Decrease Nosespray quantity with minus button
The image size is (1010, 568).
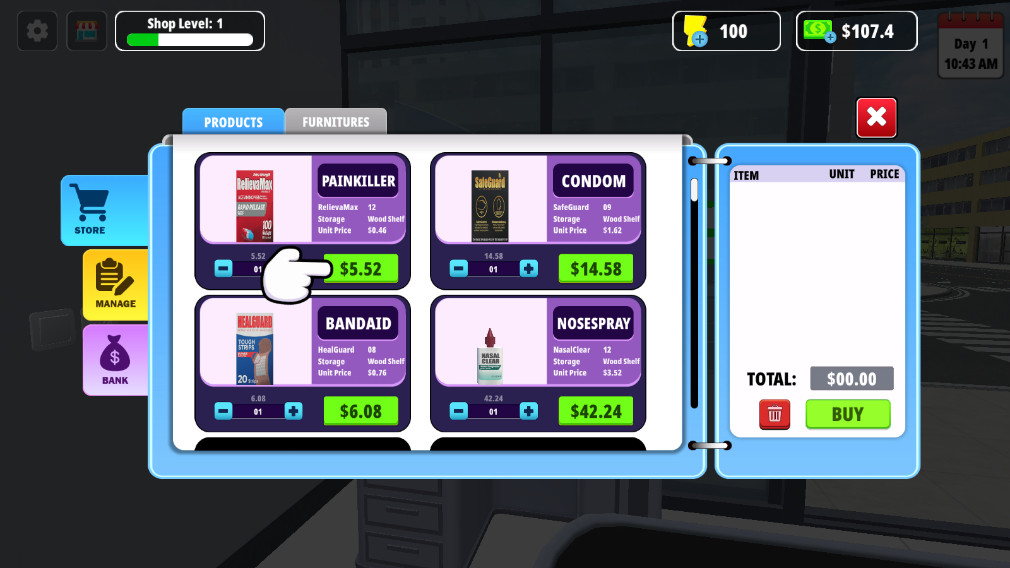[x=458, y=411]
